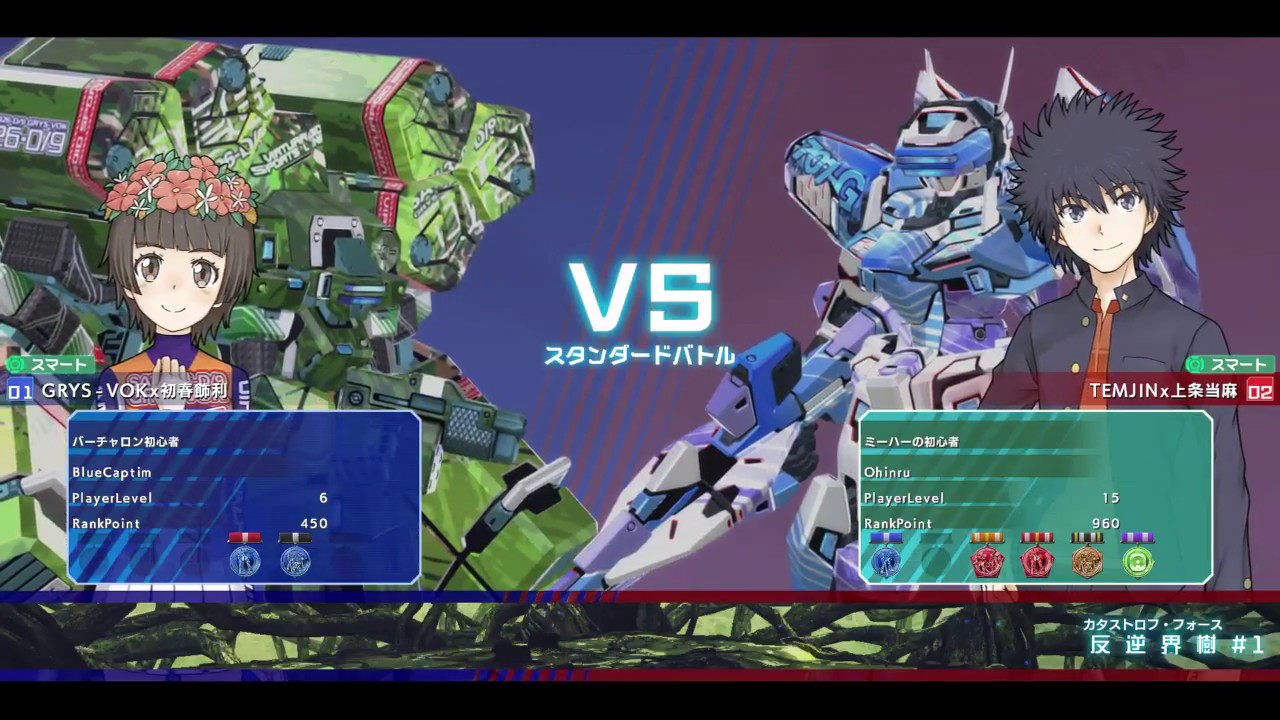Toggle the 01 player slot badge

point(20,391)
